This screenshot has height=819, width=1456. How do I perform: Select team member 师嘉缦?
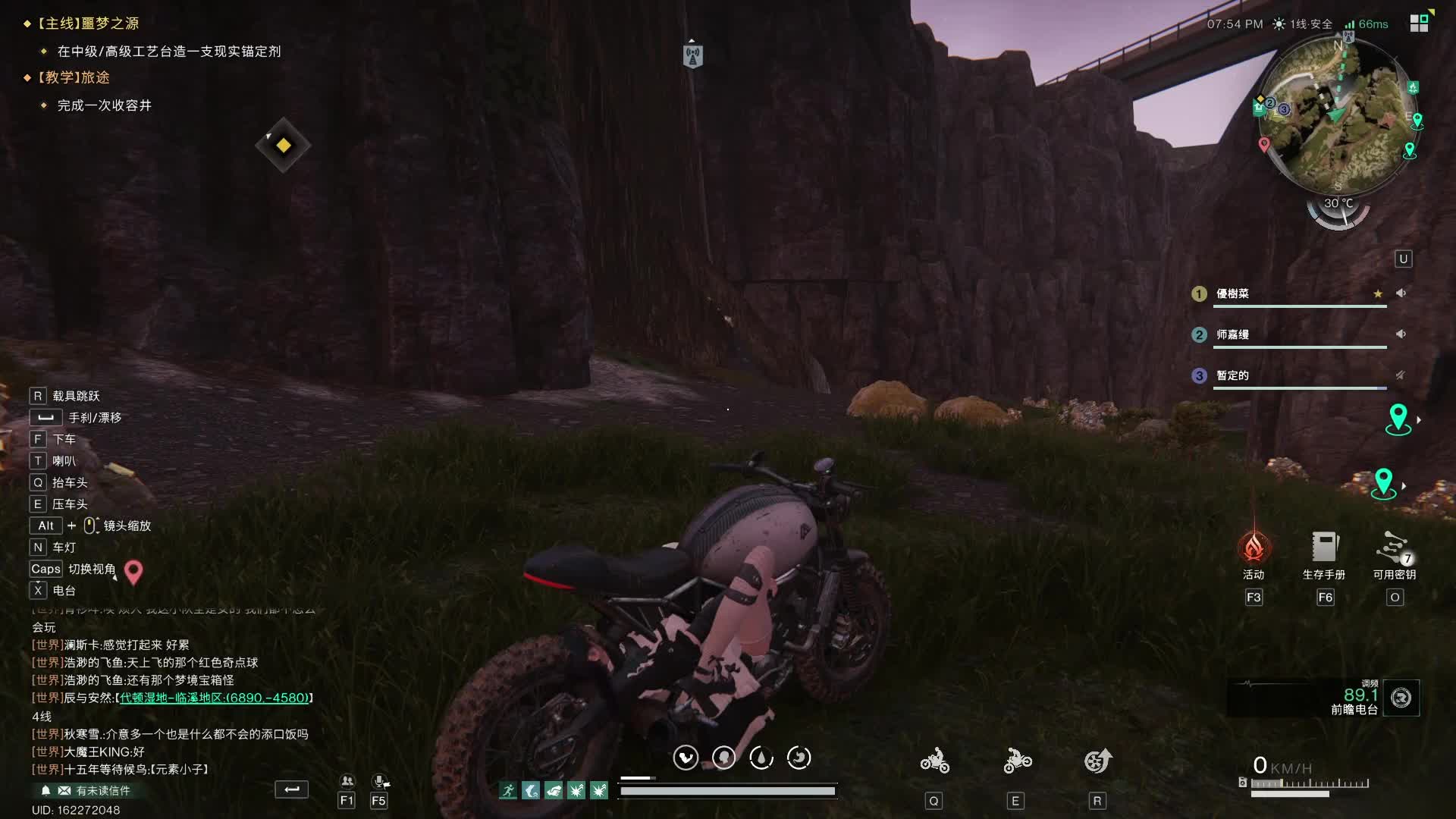[1233, 334]
